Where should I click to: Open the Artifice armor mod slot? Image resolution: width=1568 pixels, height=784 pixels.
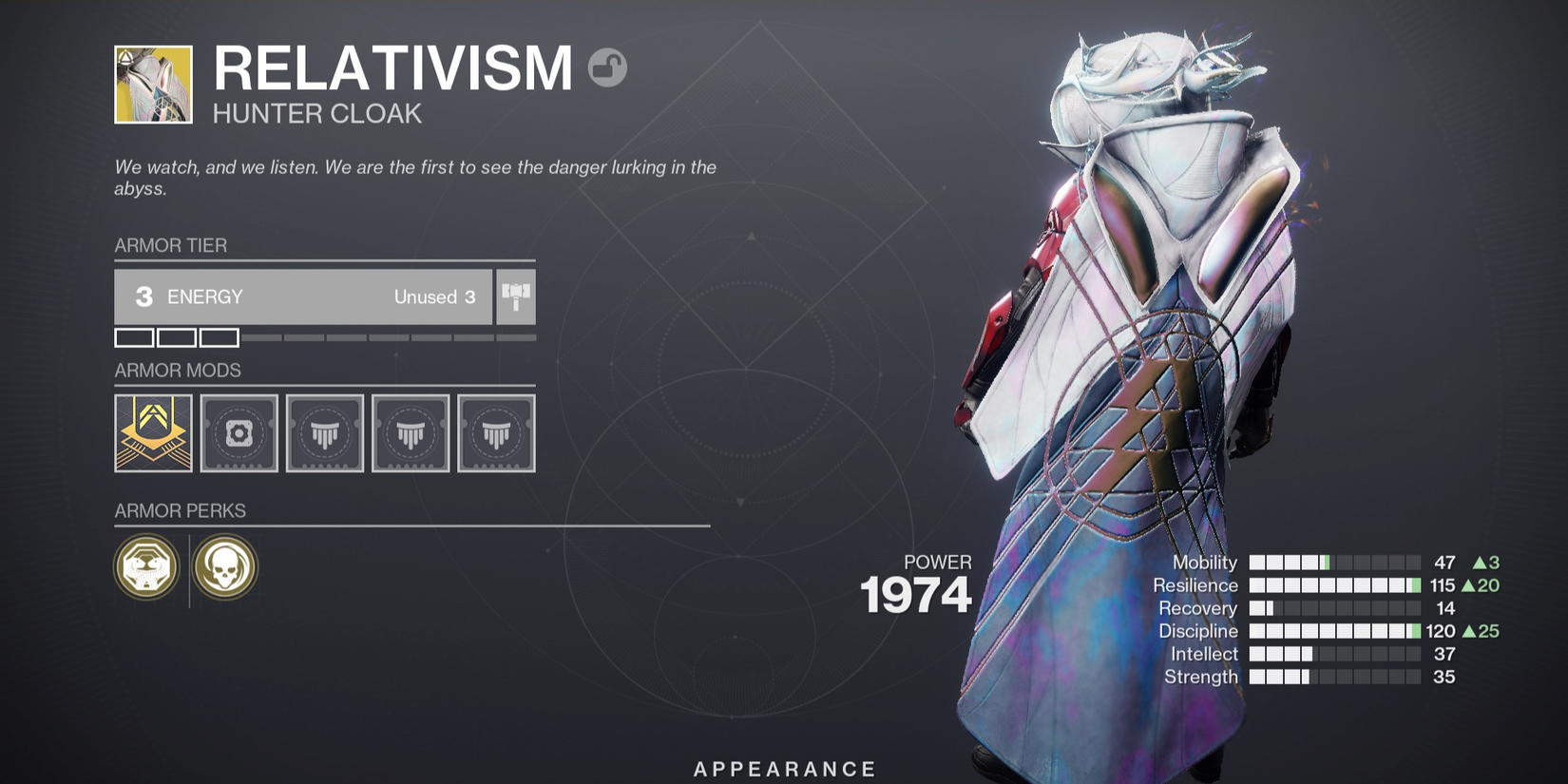tap(152, 433)
